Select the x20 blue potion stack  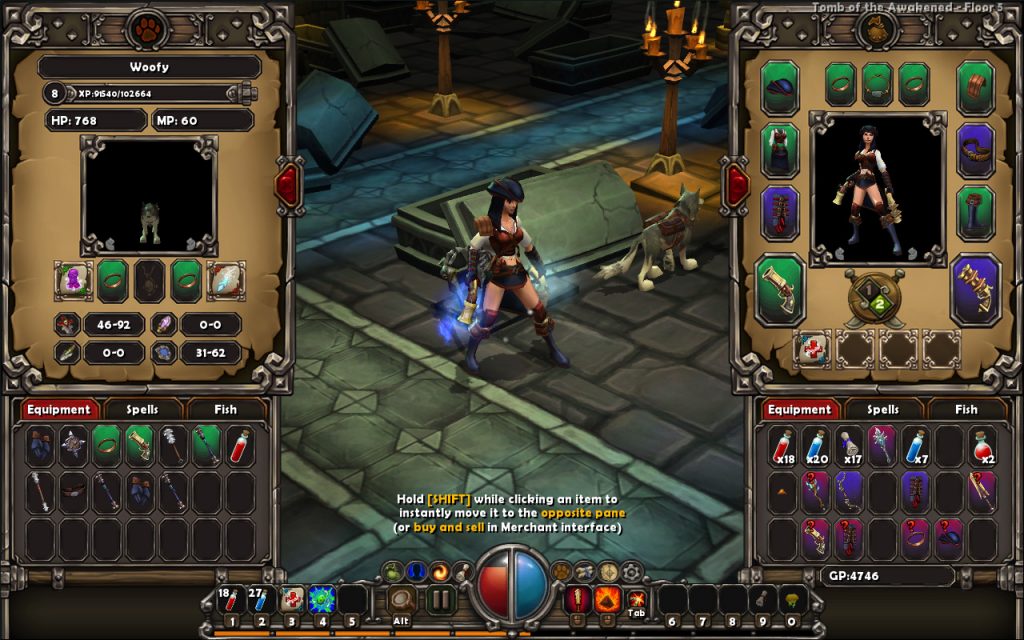[815, 445]
